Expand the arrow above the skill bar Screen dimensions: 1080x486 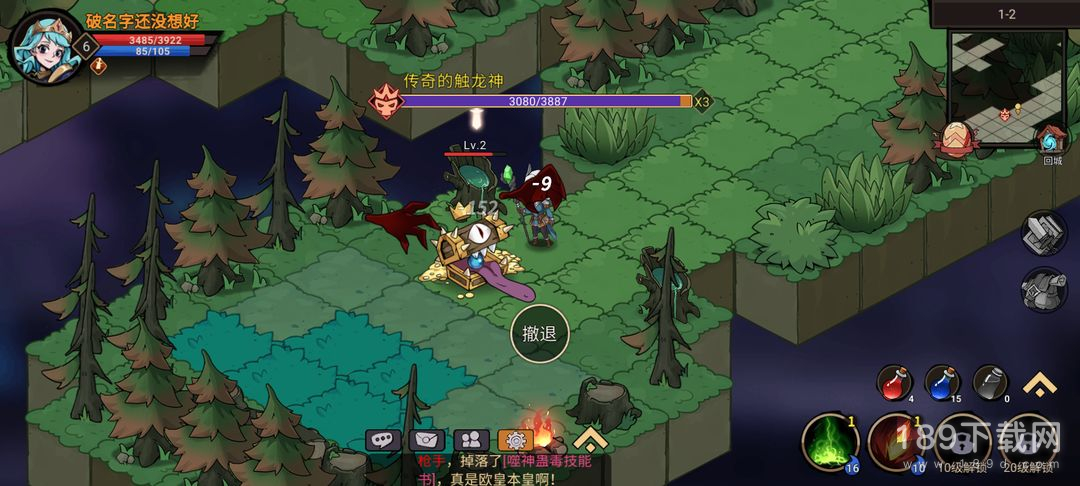click(x=1038, y=384)
